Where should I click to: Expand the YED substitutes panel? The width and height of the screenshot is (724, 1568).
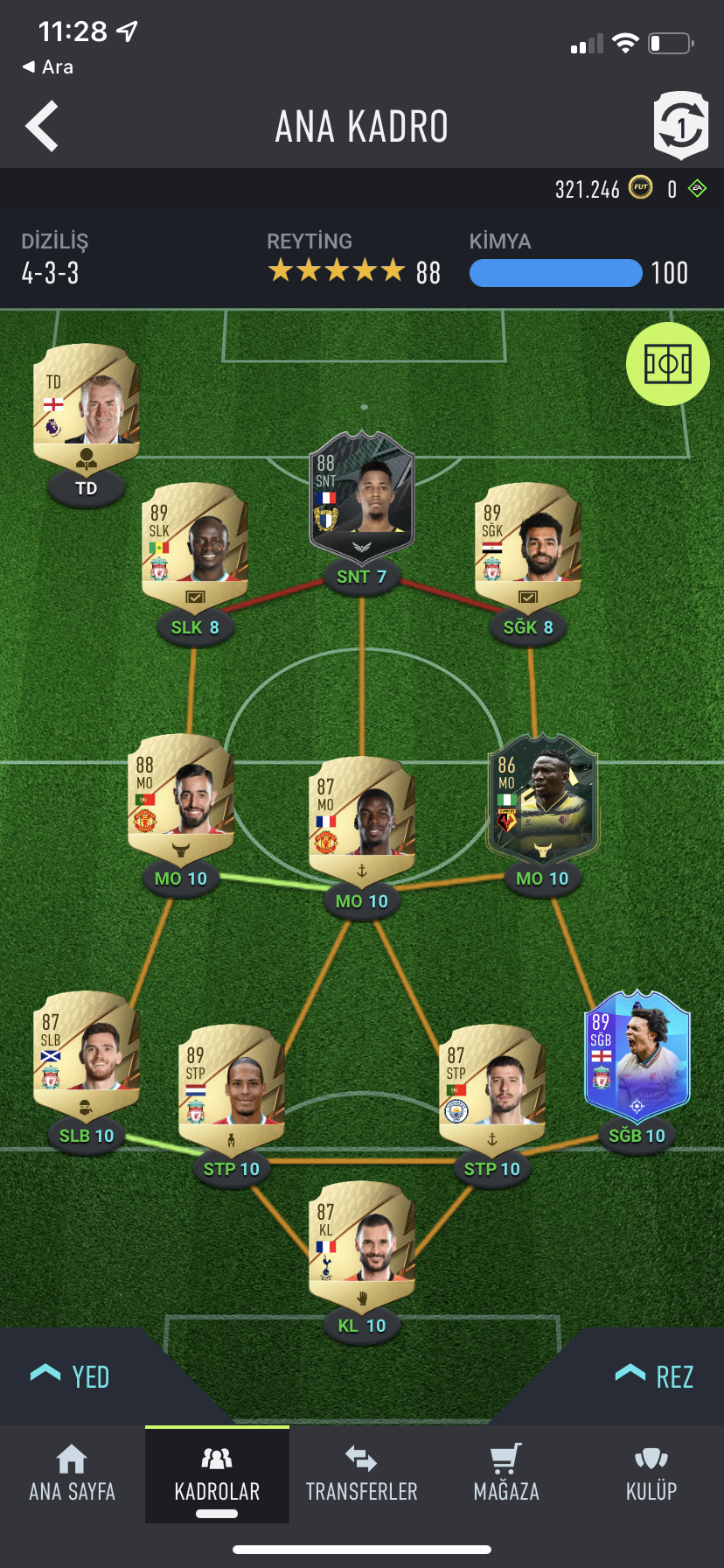[72, 1376]
